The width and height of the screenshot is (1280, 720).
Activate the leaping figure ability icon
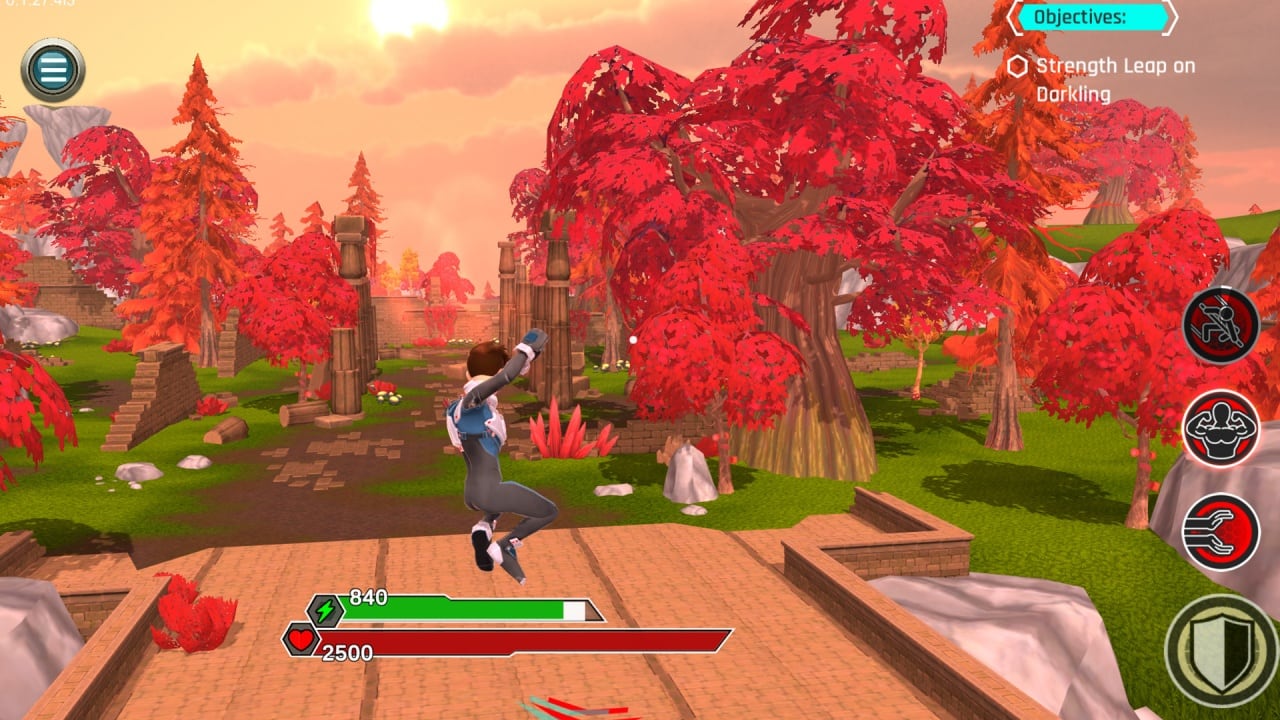(1221, 326)
